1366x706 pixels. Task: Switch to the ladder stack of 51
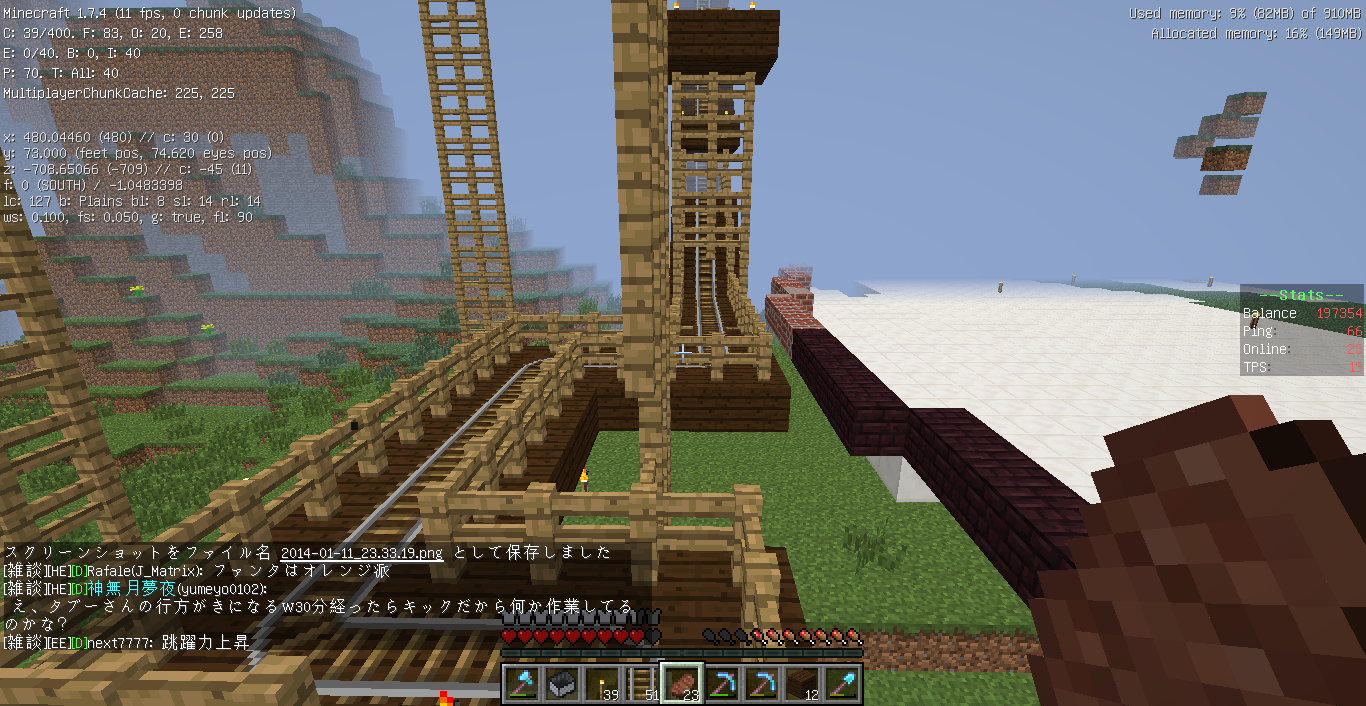[x=642, y=684]
